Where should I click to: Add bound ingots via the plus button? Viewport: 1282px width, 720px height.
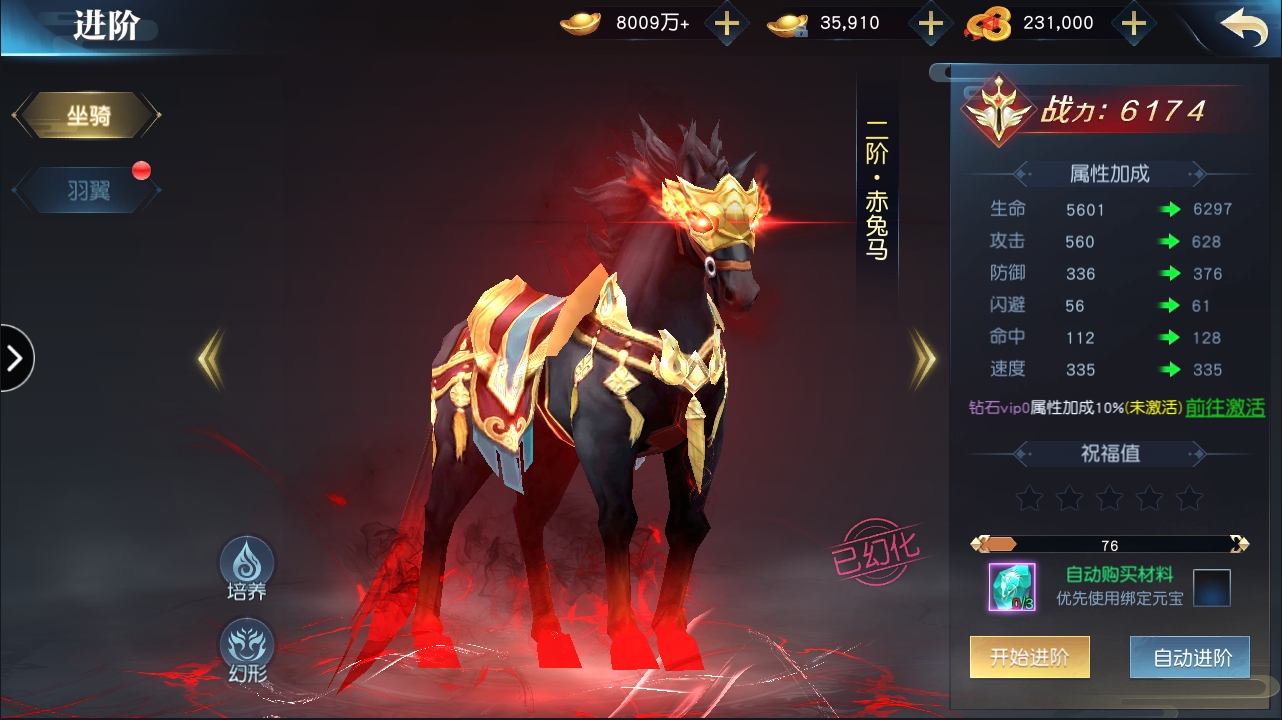(x=930, y=24)
